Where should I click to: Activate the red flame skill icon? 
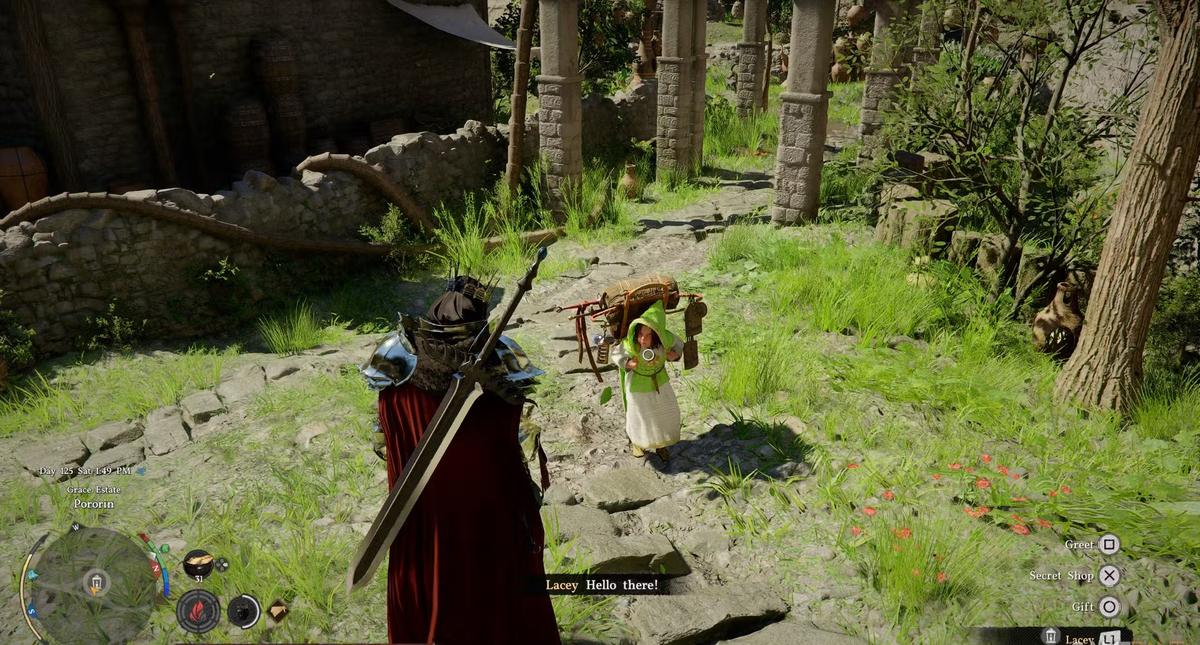point(198,610)
